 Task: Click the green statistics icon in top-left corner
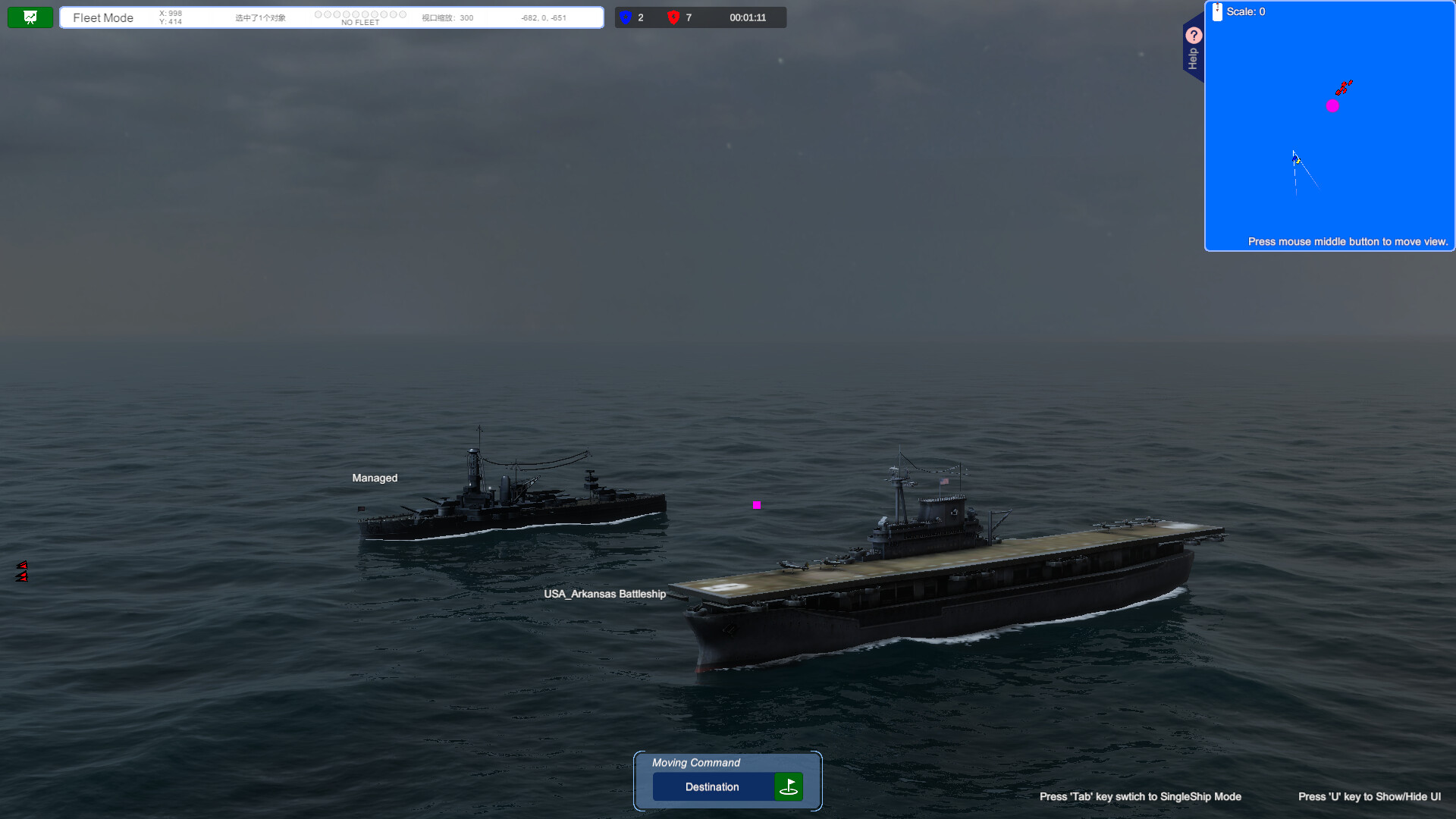30,17
